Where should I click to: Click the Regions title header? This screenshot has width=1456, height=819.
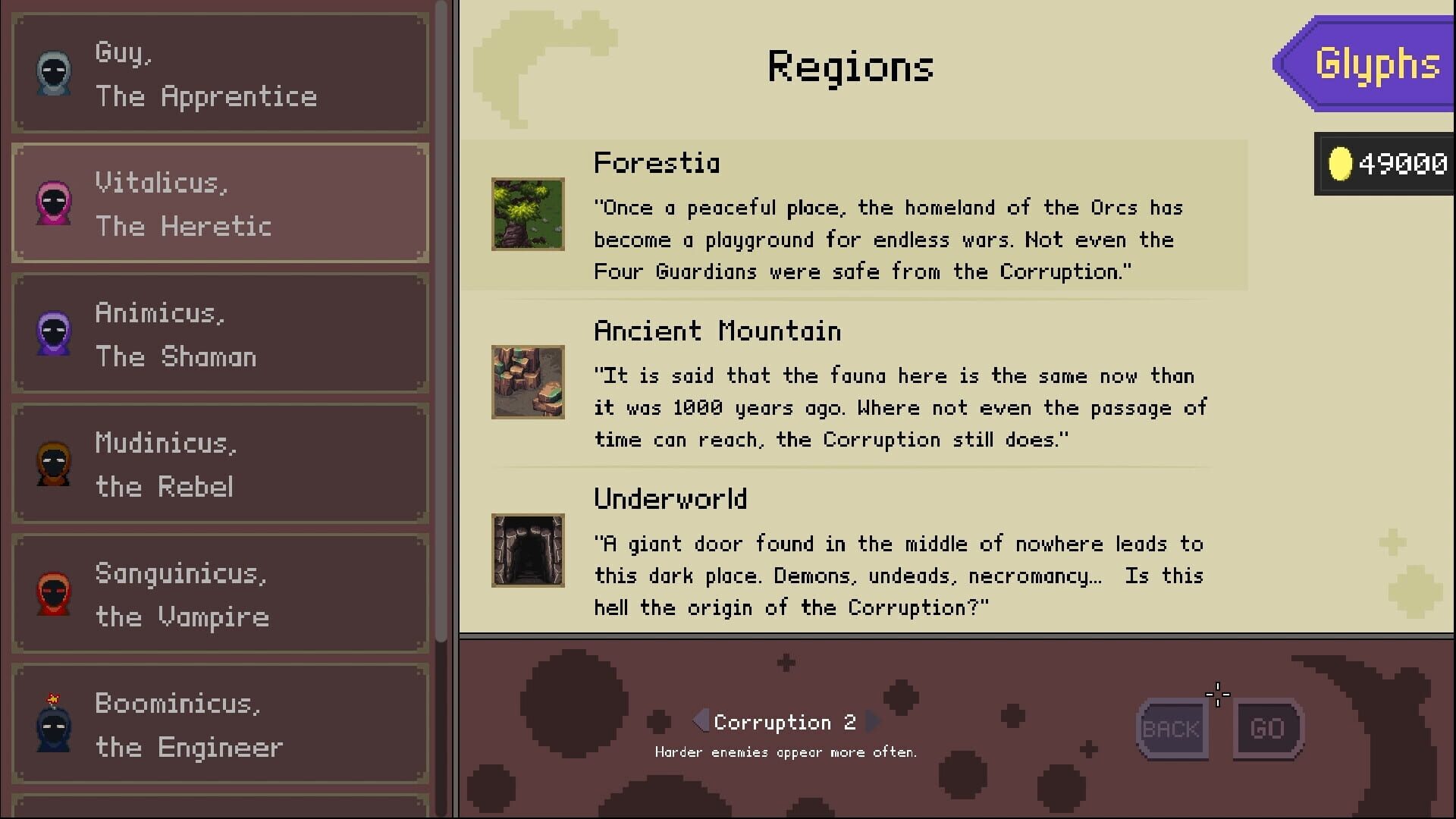point(851,67)
